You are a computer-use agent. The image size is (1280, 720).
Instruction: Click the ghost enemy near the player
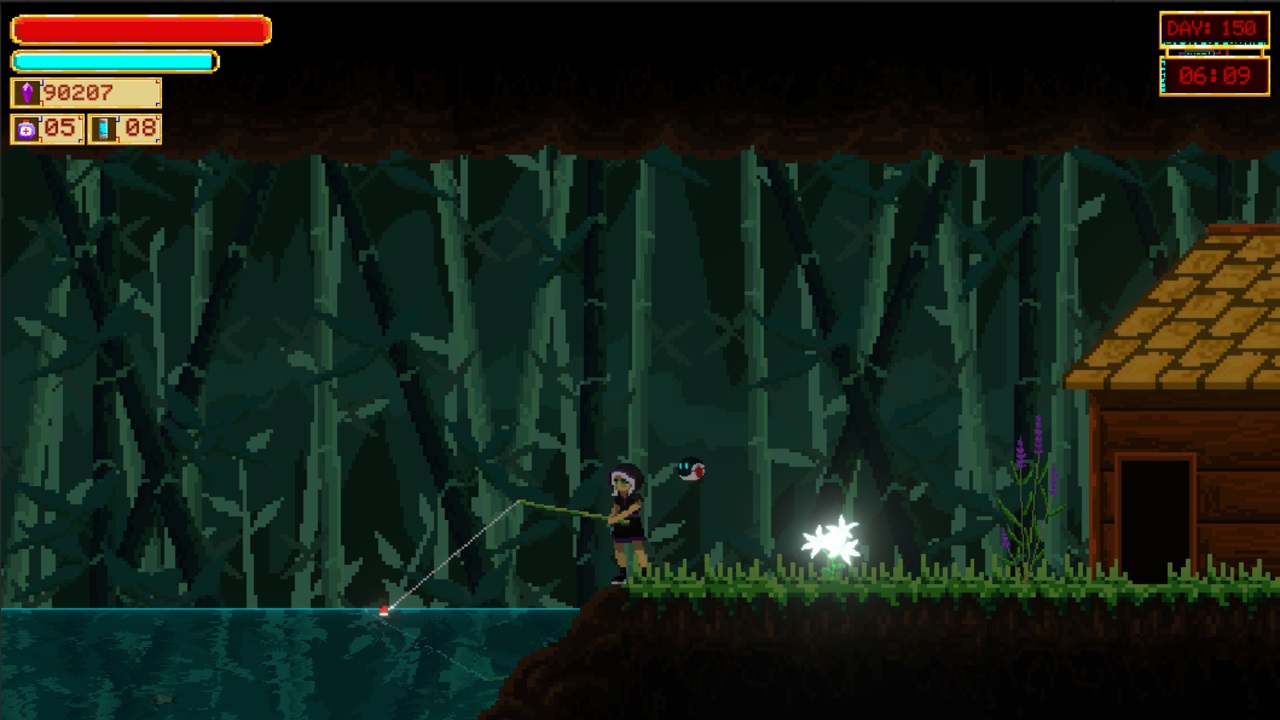pyautogui.click(x=691, y=471)
